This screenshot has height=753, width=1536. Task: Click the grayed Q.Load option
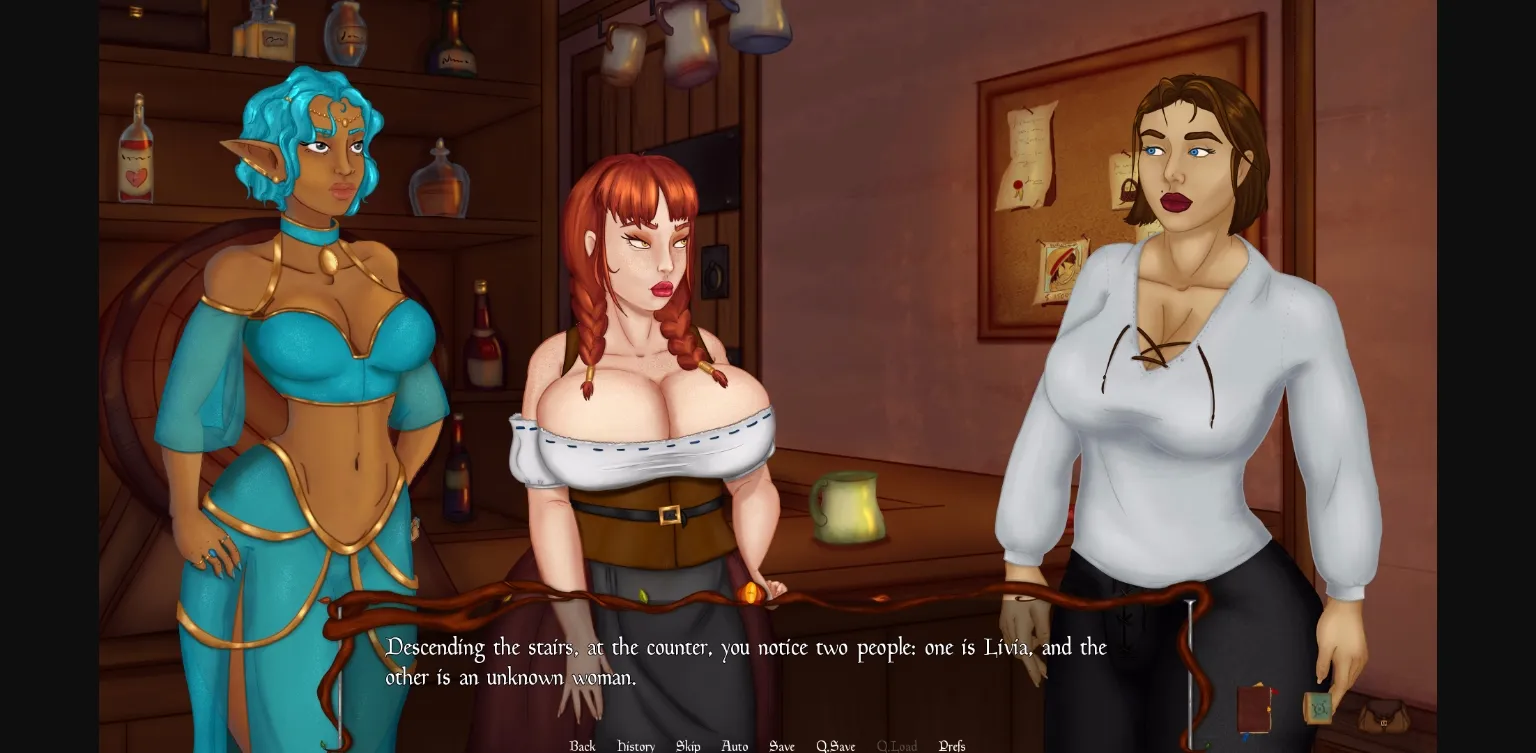(x=896, y=746)
